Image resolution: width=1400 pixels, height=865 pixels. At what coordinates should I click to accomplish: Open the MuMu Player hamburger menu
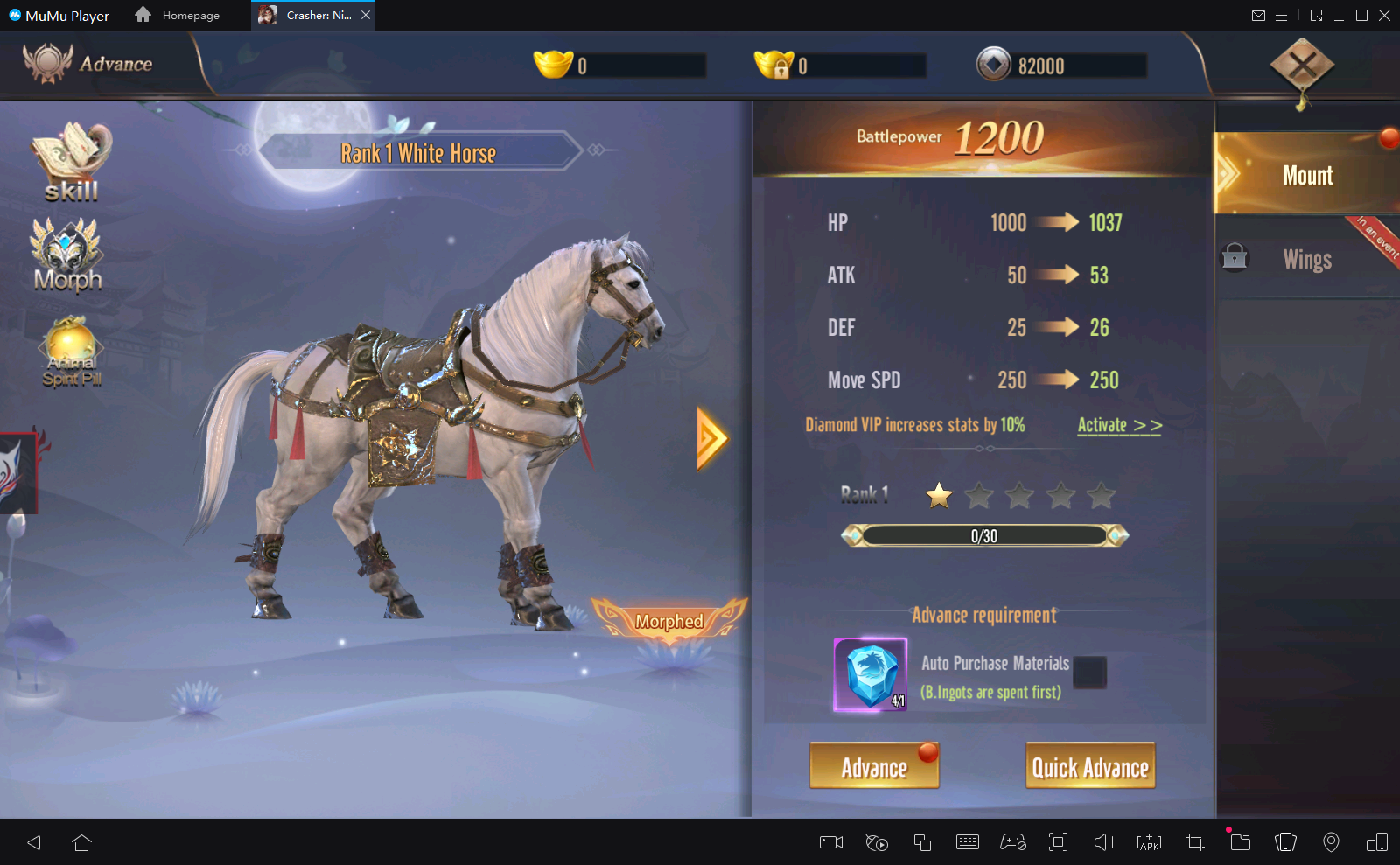[x=1282, y=15]
